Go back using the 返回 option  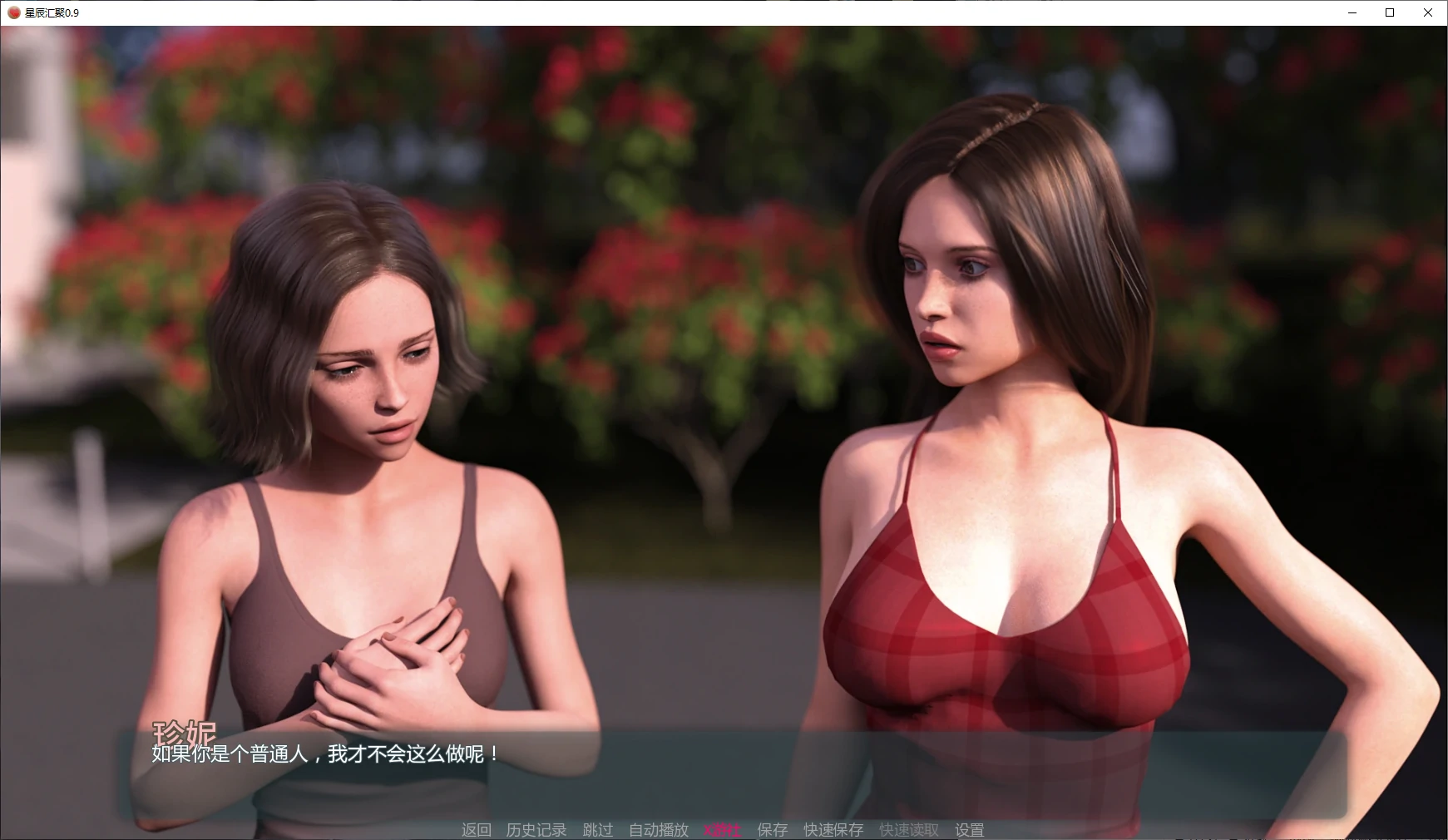coord(478,829)
